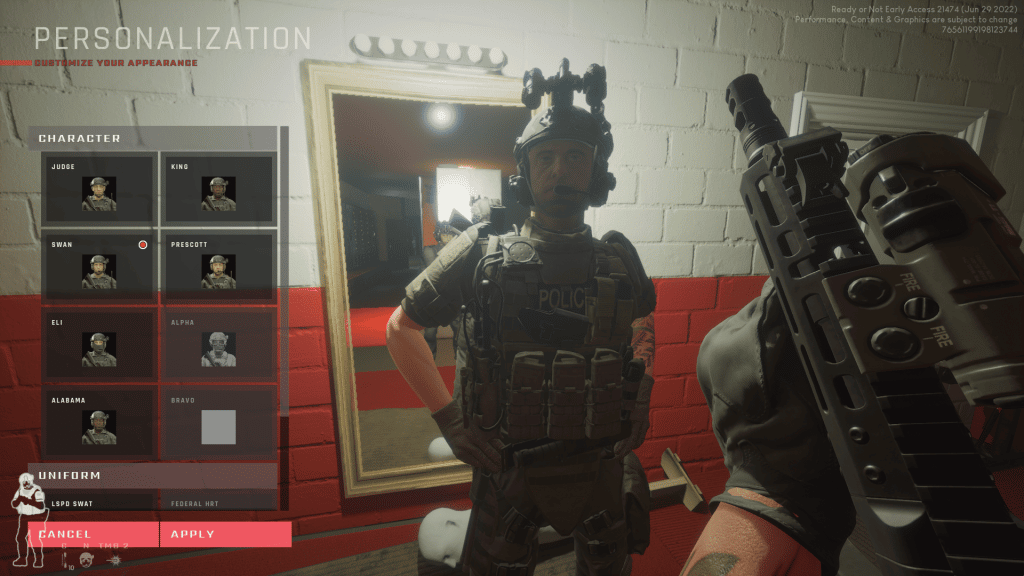1024x576 pixels.
Task: Select the Federal HRT uniform
Action: pos(217,502)
